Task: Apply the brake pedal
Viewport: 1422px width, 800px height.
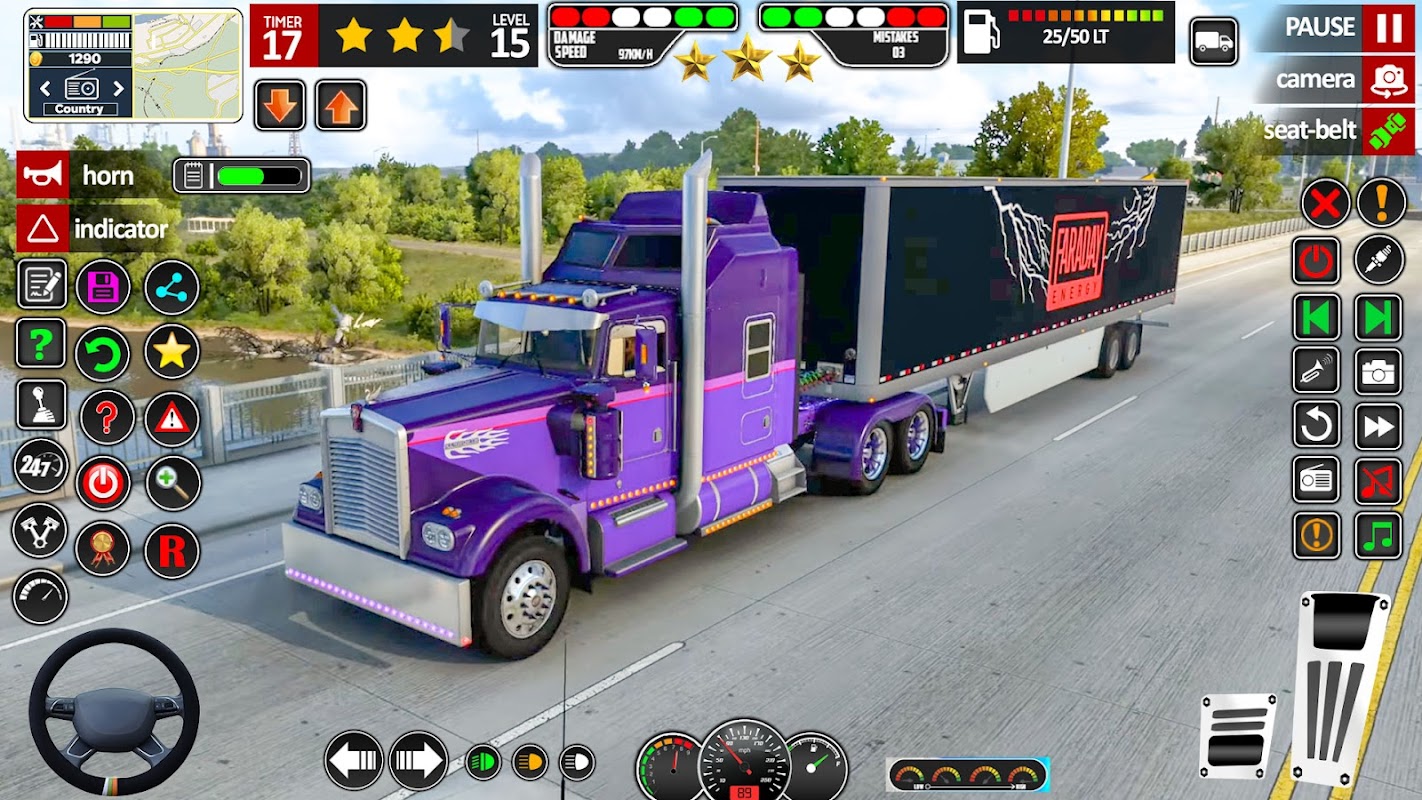Action: tap(1238, 735)
